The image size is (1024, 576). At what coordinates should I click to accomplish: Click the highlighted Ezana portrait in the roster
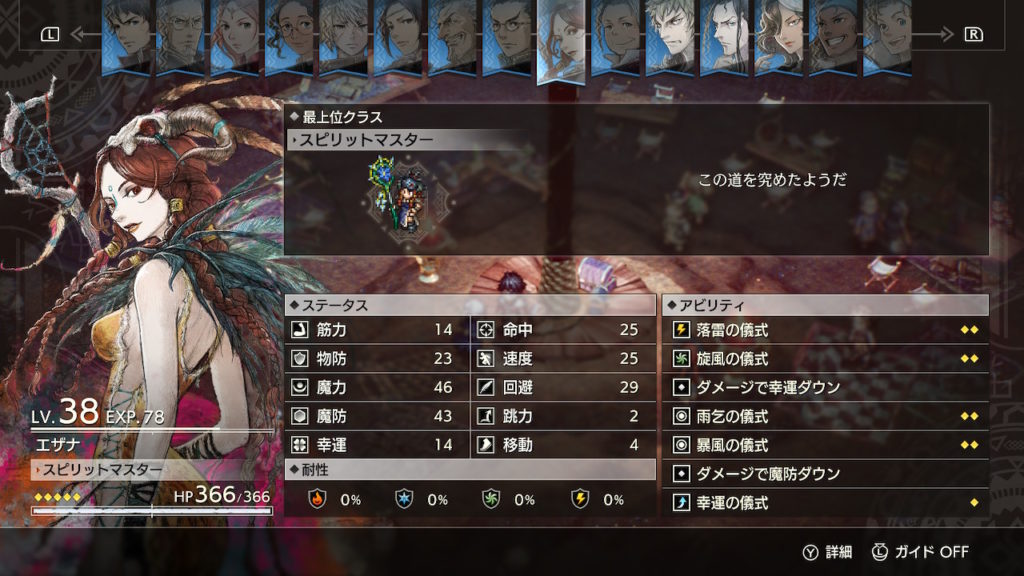tap(561, 40)
